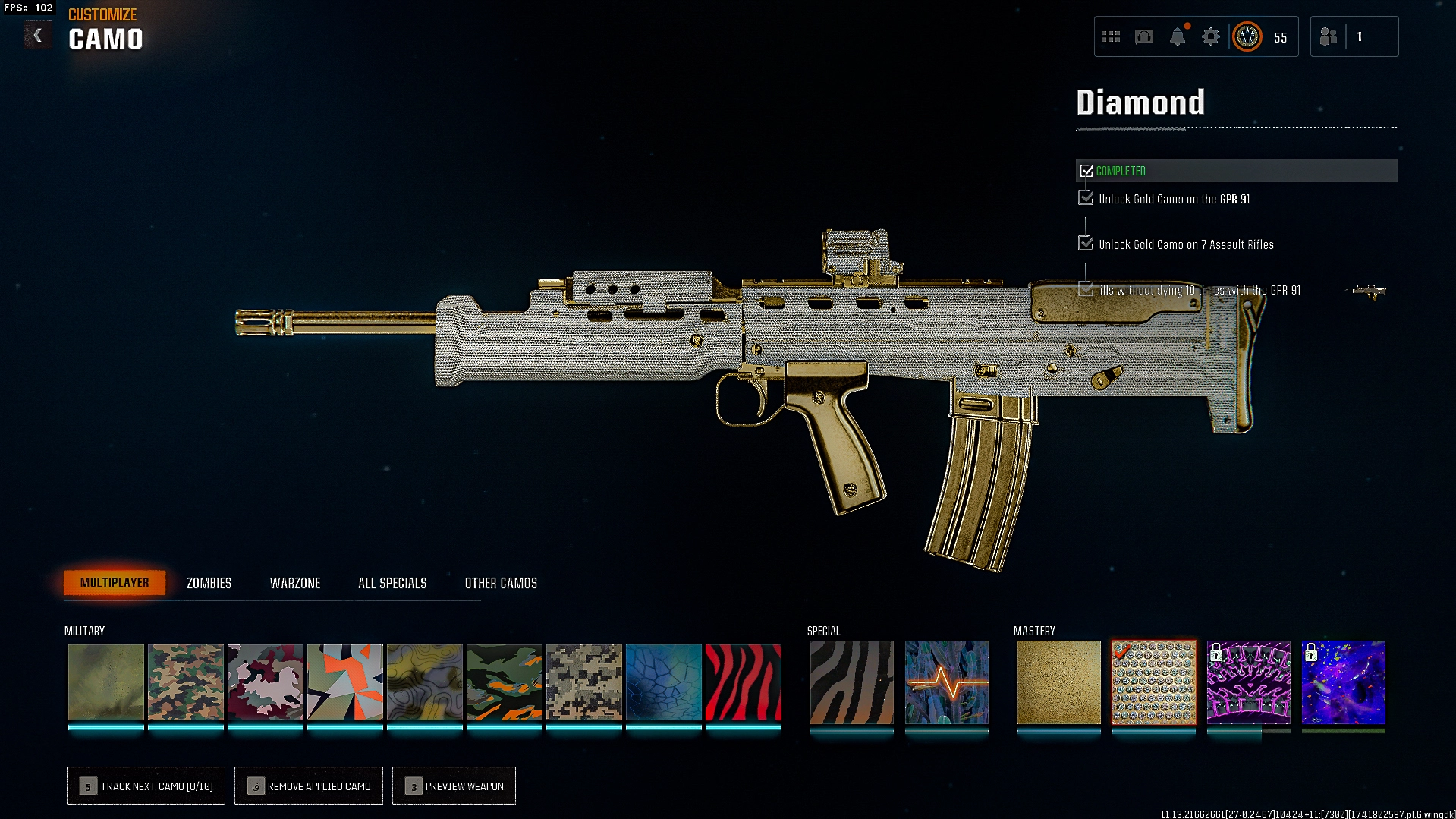The image size is (1456, 819).
Task: Choose the Gold mastery camo
Action: point(1058,682)
